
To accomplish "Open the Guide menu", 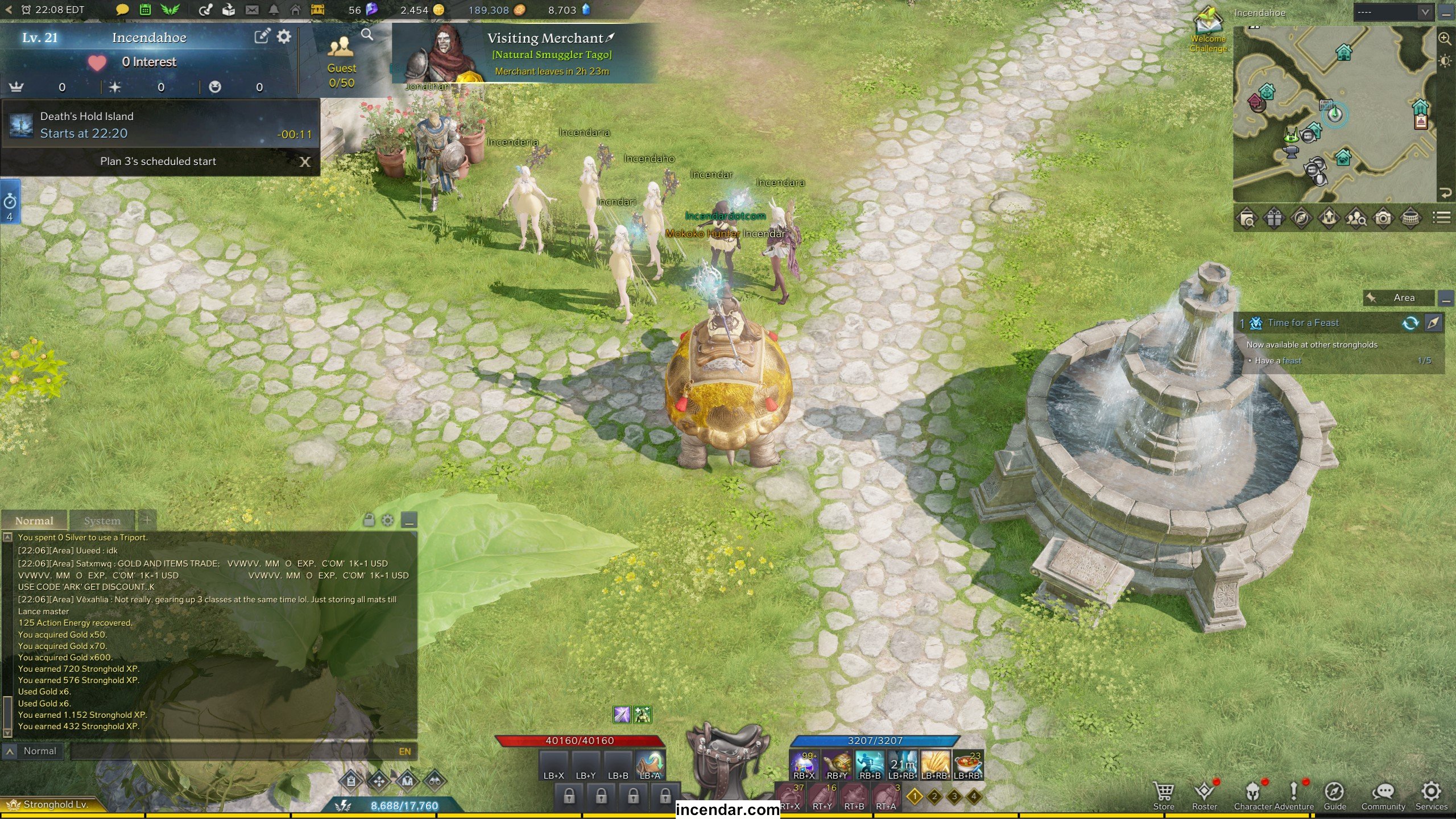I will [1334, 795].
